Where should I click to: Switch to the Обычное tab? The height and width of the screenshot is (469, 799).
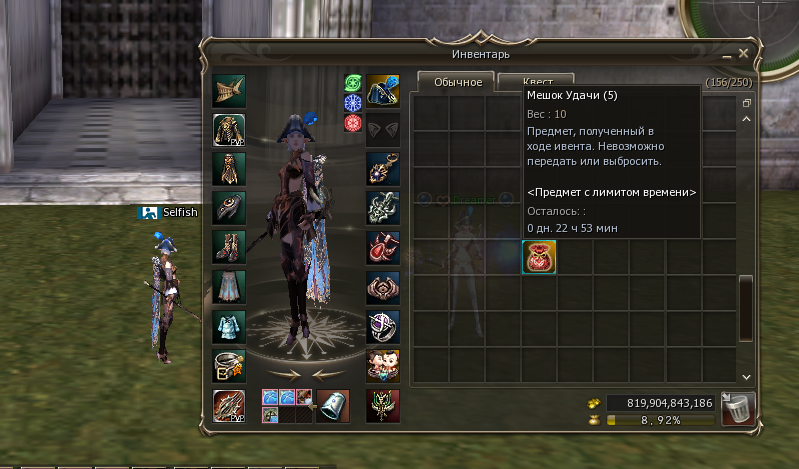[456, 82]
